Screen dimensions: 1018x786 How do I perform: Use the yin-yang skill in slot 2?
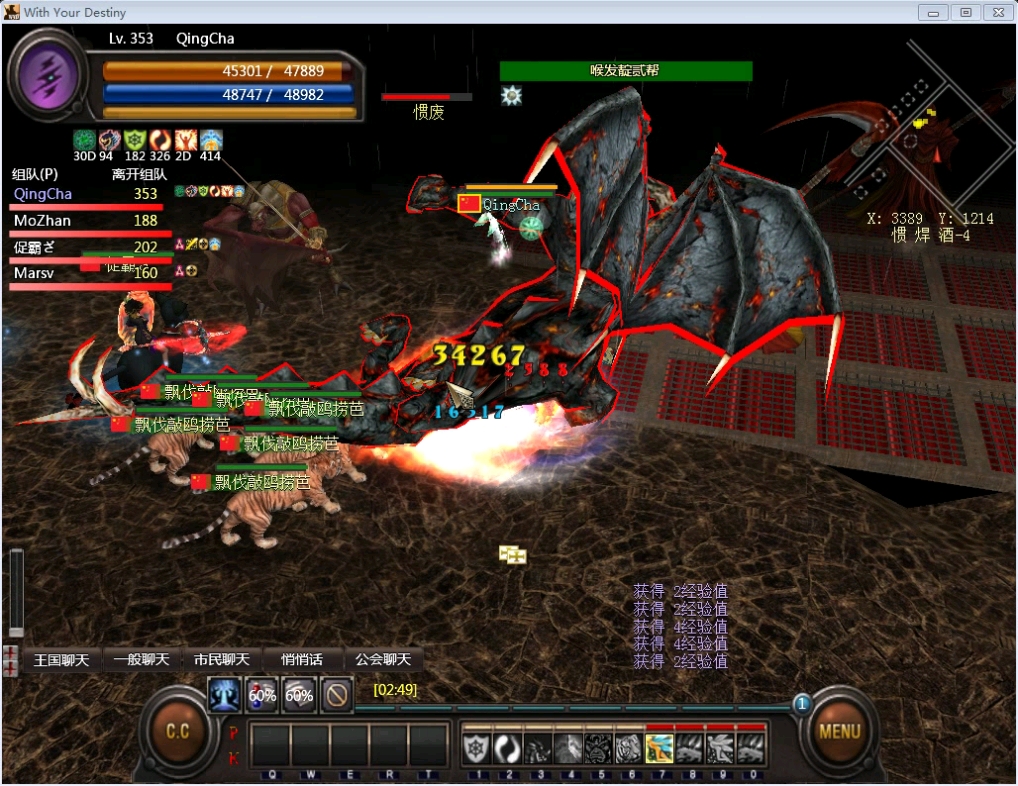pos(508,748)
